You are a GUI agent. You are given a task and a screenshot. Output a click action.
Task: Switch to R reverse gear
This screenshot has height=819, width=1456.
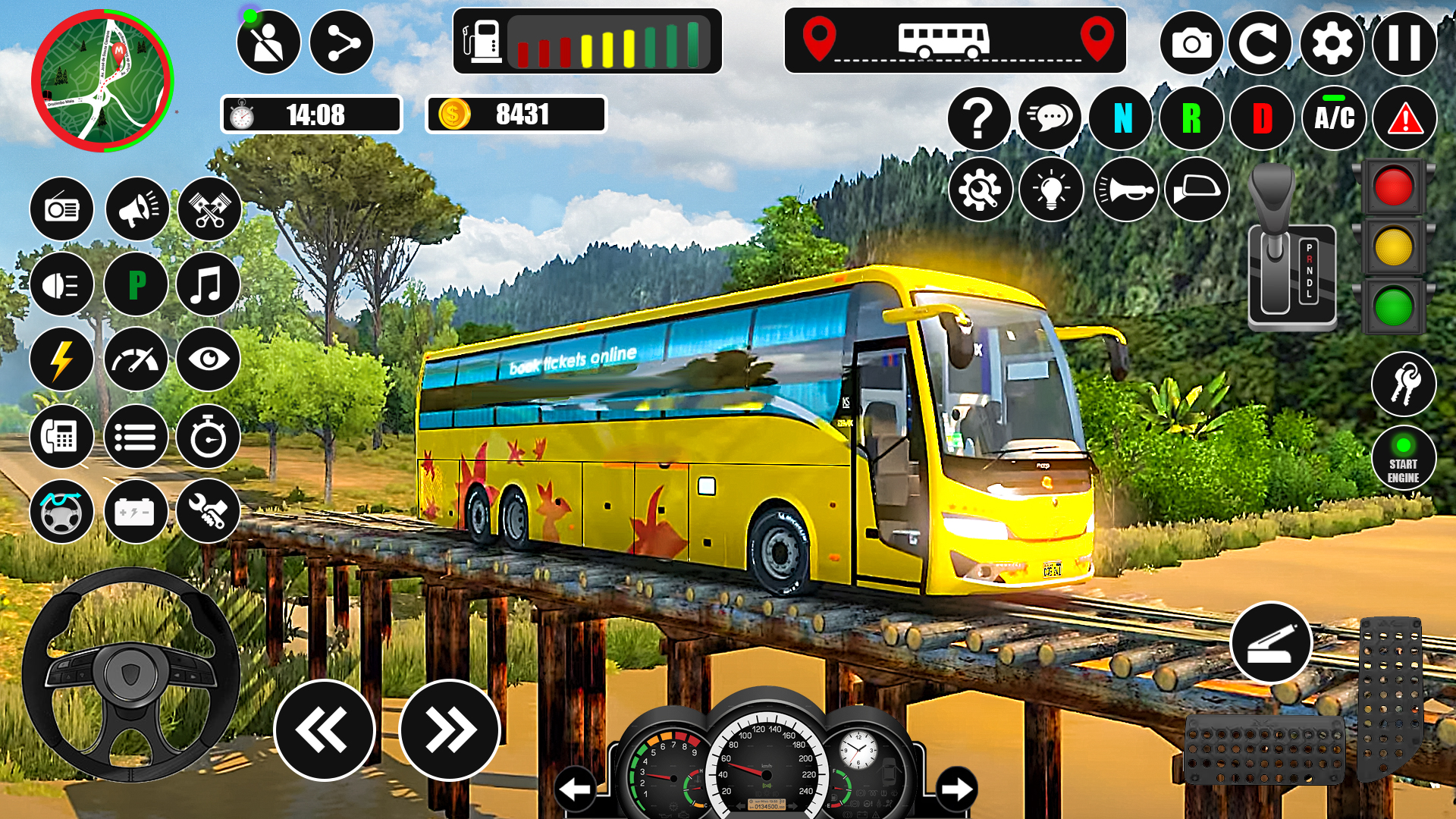coord(1191,118)
